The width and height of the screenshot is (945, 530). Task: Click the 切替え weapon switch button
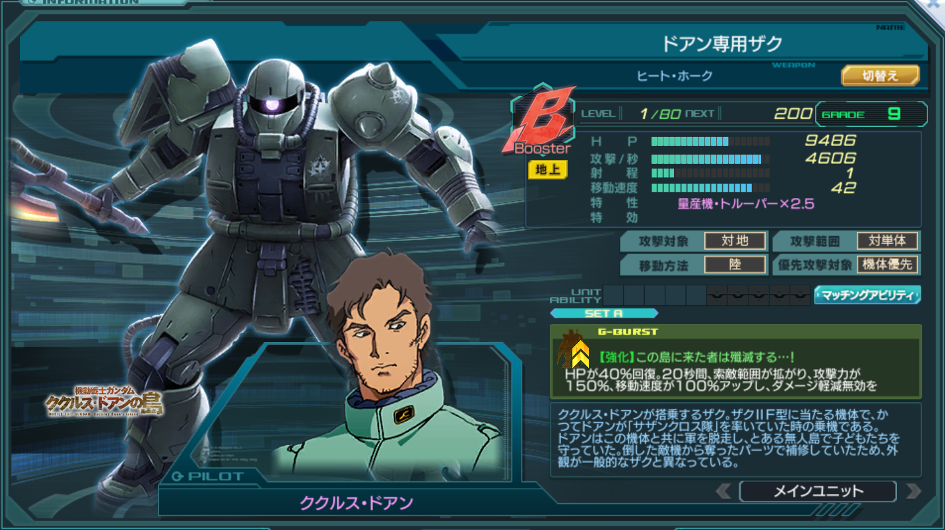(x=880, y=75)
